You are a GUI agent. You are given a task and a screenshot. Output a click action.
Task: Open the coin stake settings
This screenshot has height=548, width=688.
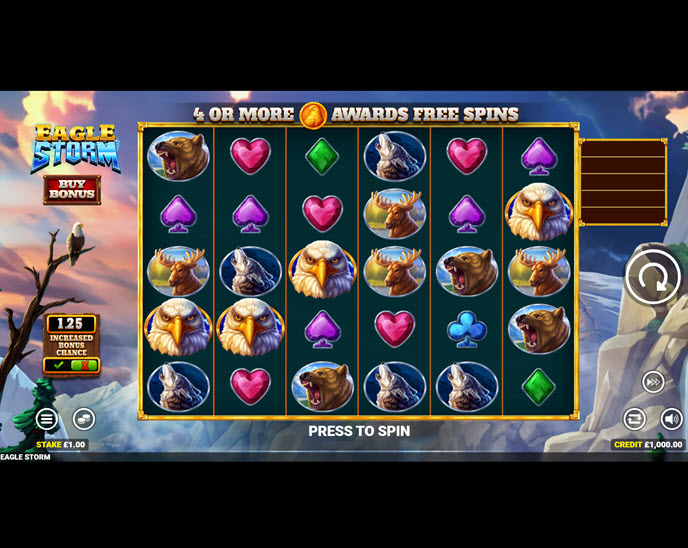point(83,419)
